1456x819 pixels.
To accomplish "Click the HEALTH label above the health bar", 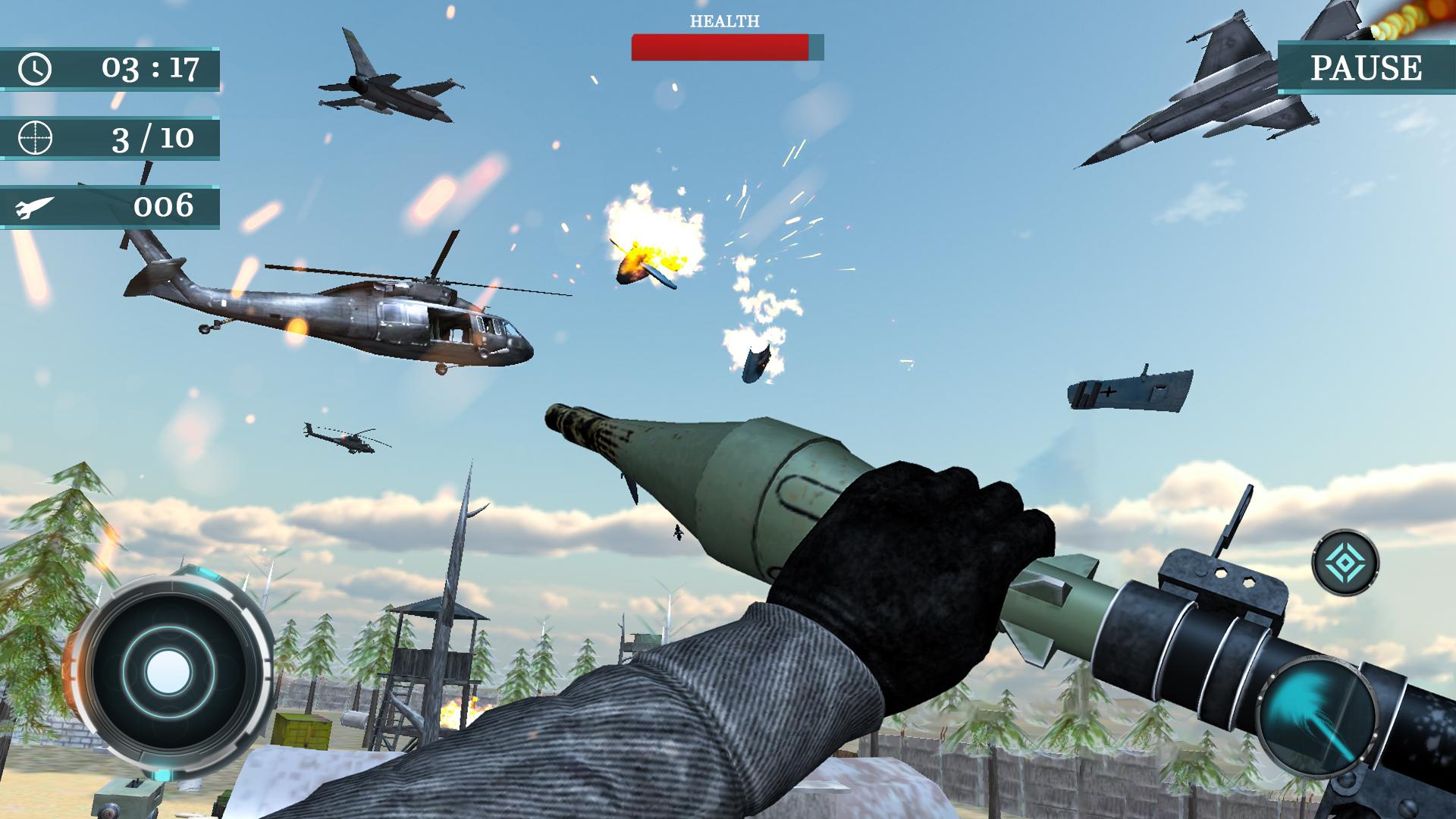I will point(723,20).
